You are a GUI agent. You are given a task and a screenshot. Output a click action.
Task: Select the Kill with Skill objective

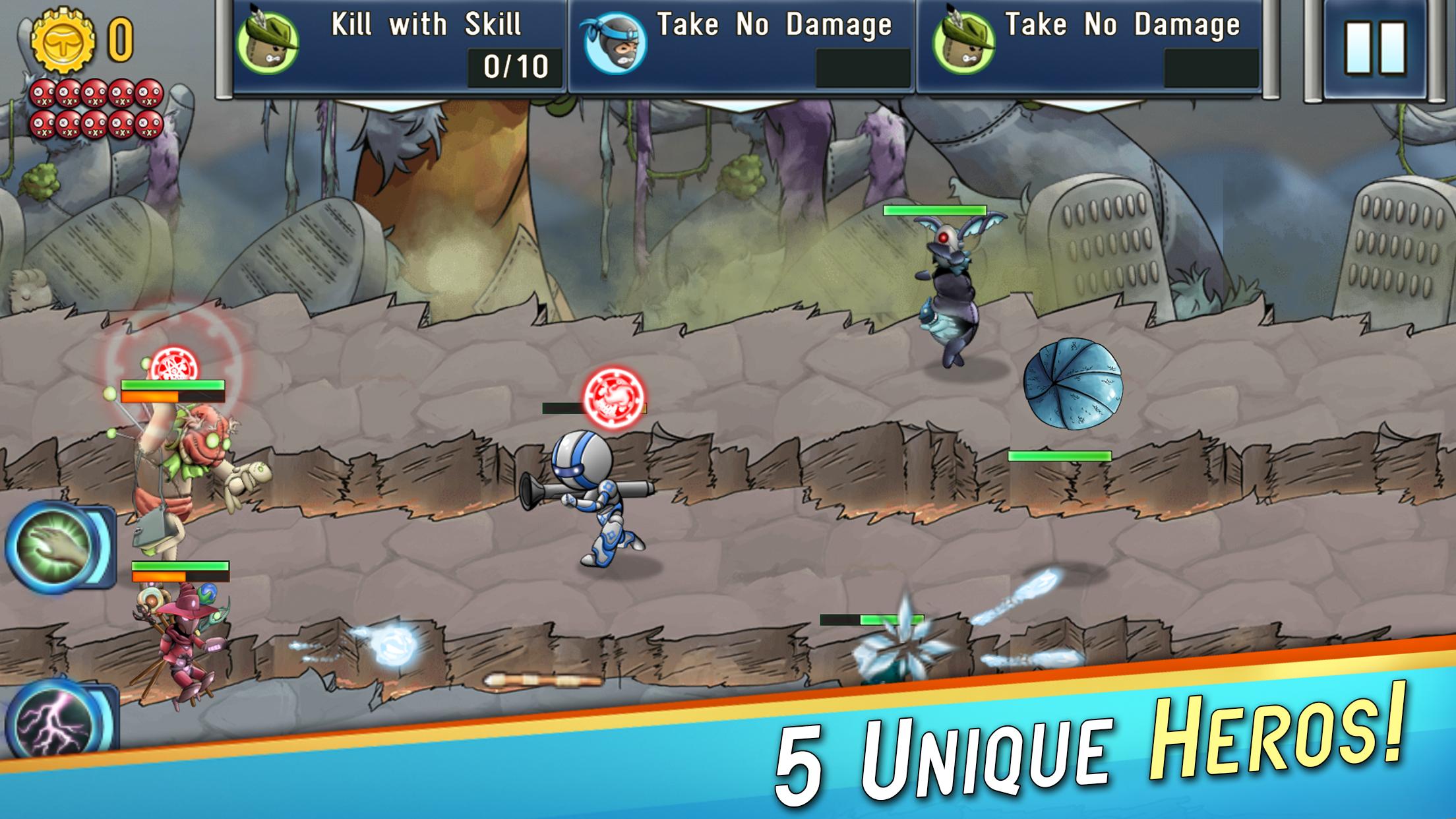coord(400,46)
